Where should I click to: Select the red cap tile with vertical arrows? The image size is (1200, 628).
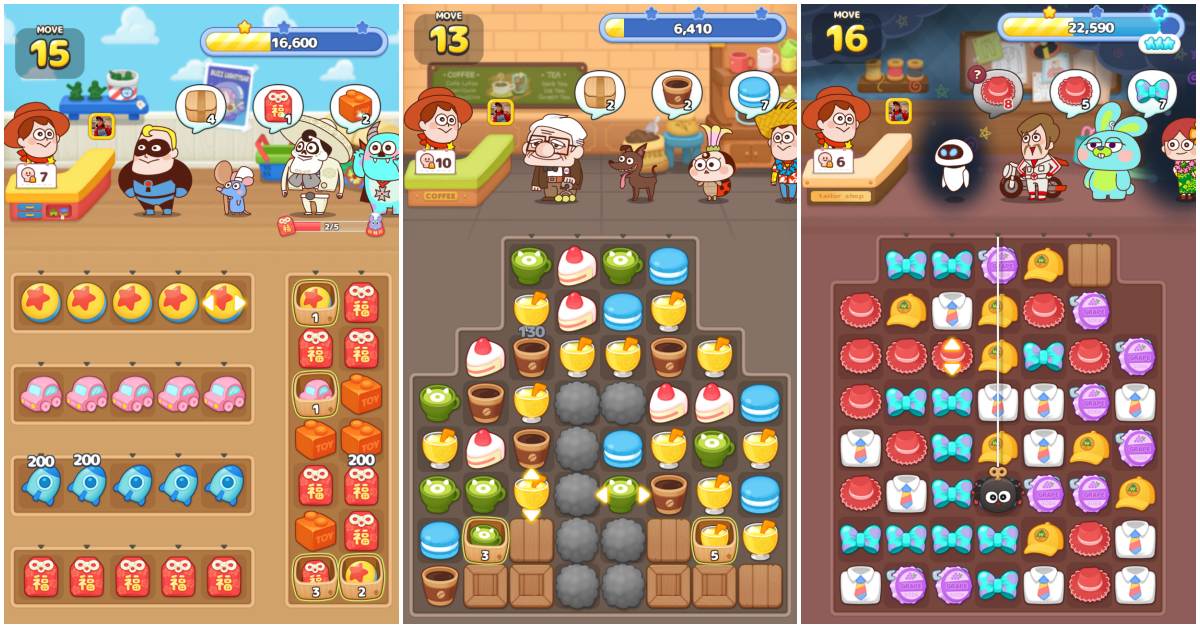pos(951,355)
